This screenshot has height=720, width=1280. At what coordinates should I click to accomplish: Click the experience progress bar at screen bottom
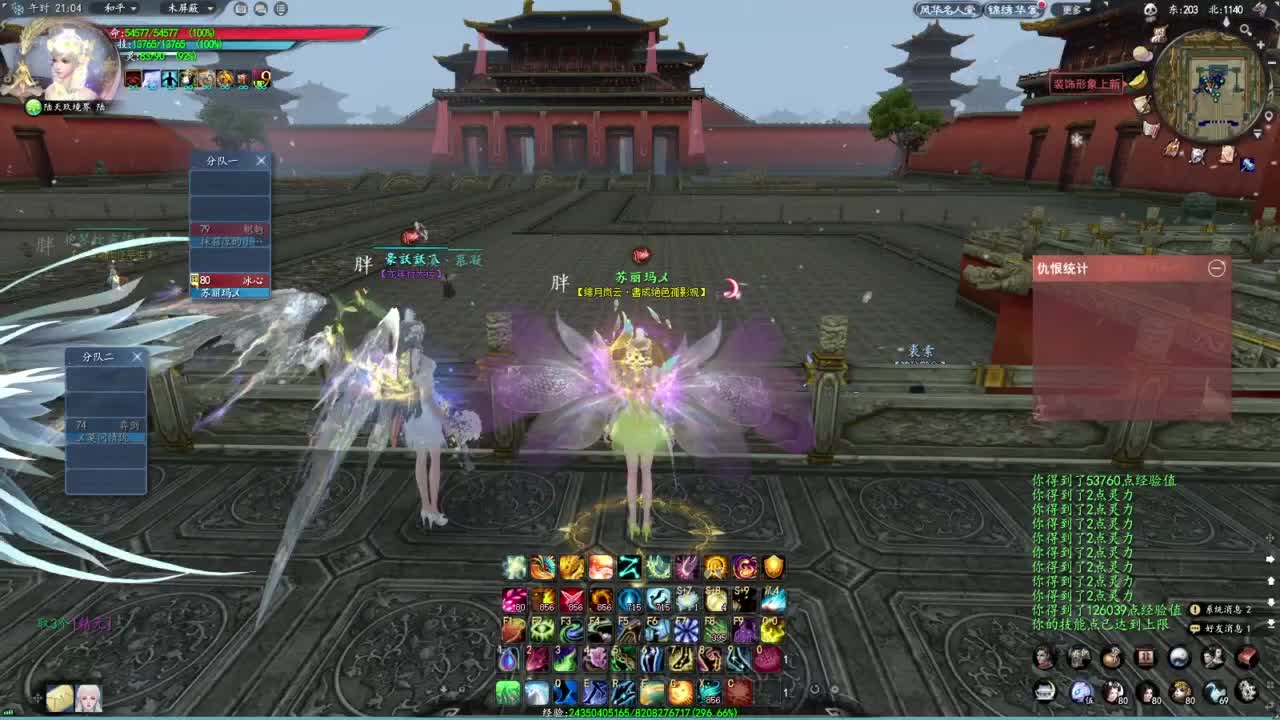(642, 712)
